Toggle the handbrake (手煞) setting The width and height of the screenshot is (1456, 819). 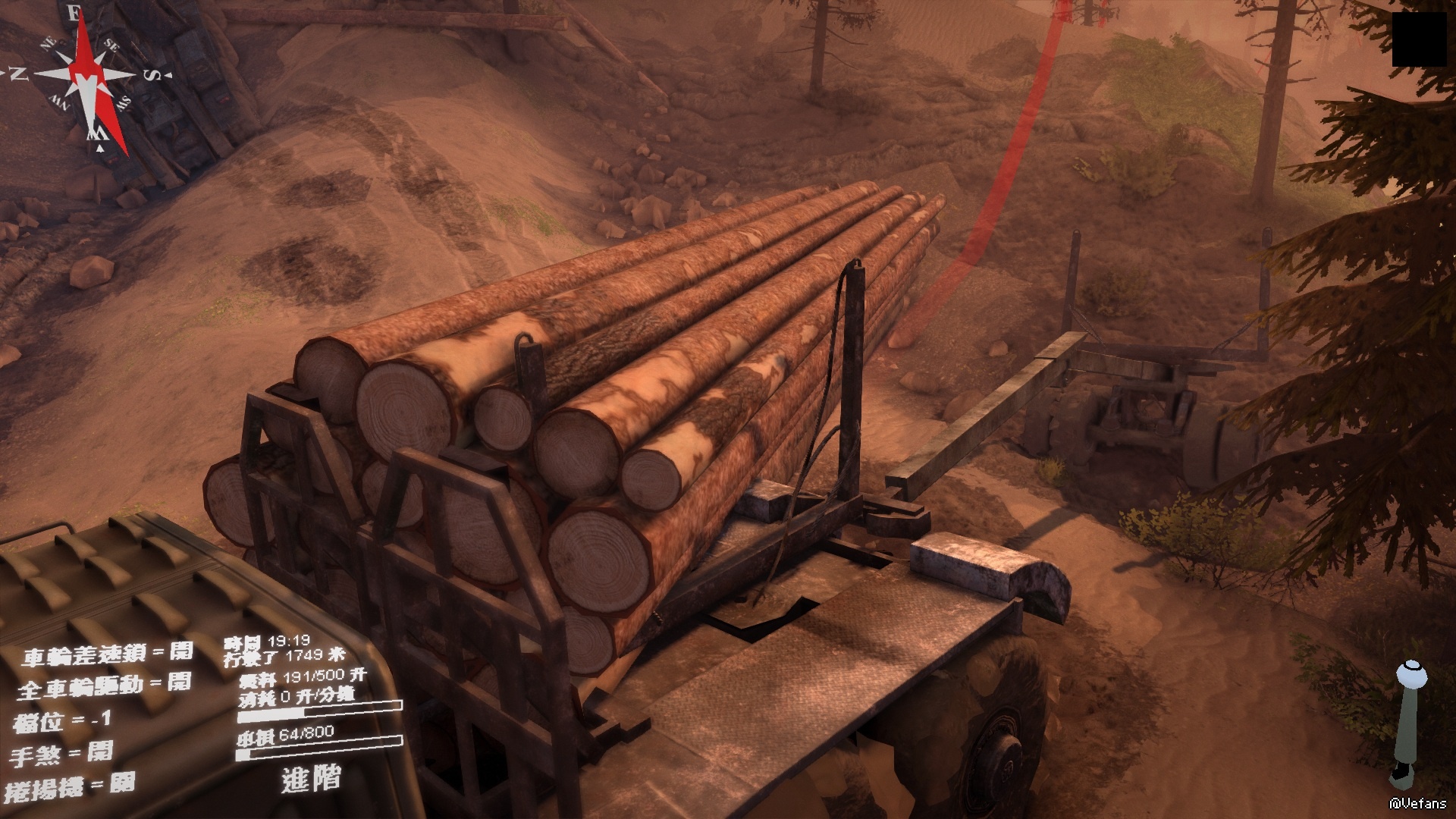[62, 754]
